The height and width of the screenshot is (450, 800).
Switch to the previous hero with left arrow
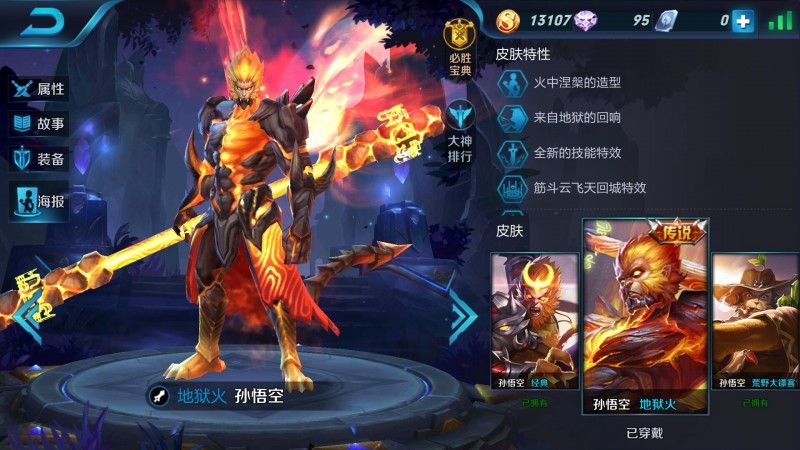[x=22, y=316]
